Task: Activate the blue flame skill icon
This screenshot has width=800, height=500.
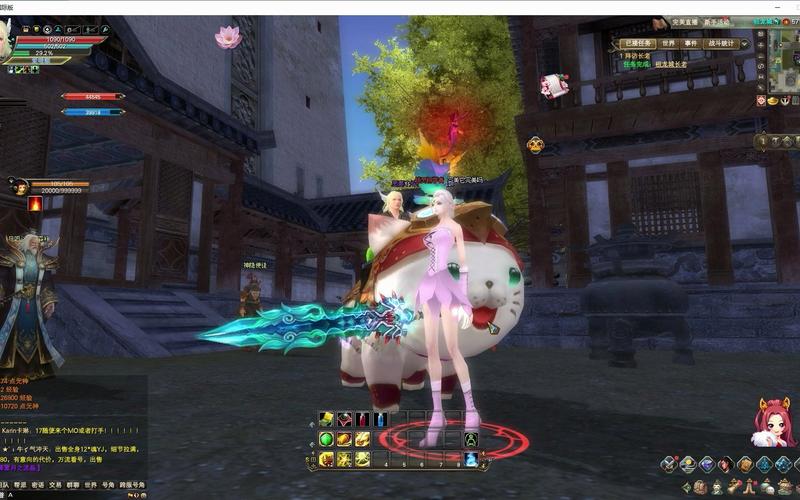Action: click(x=471, y=459)
